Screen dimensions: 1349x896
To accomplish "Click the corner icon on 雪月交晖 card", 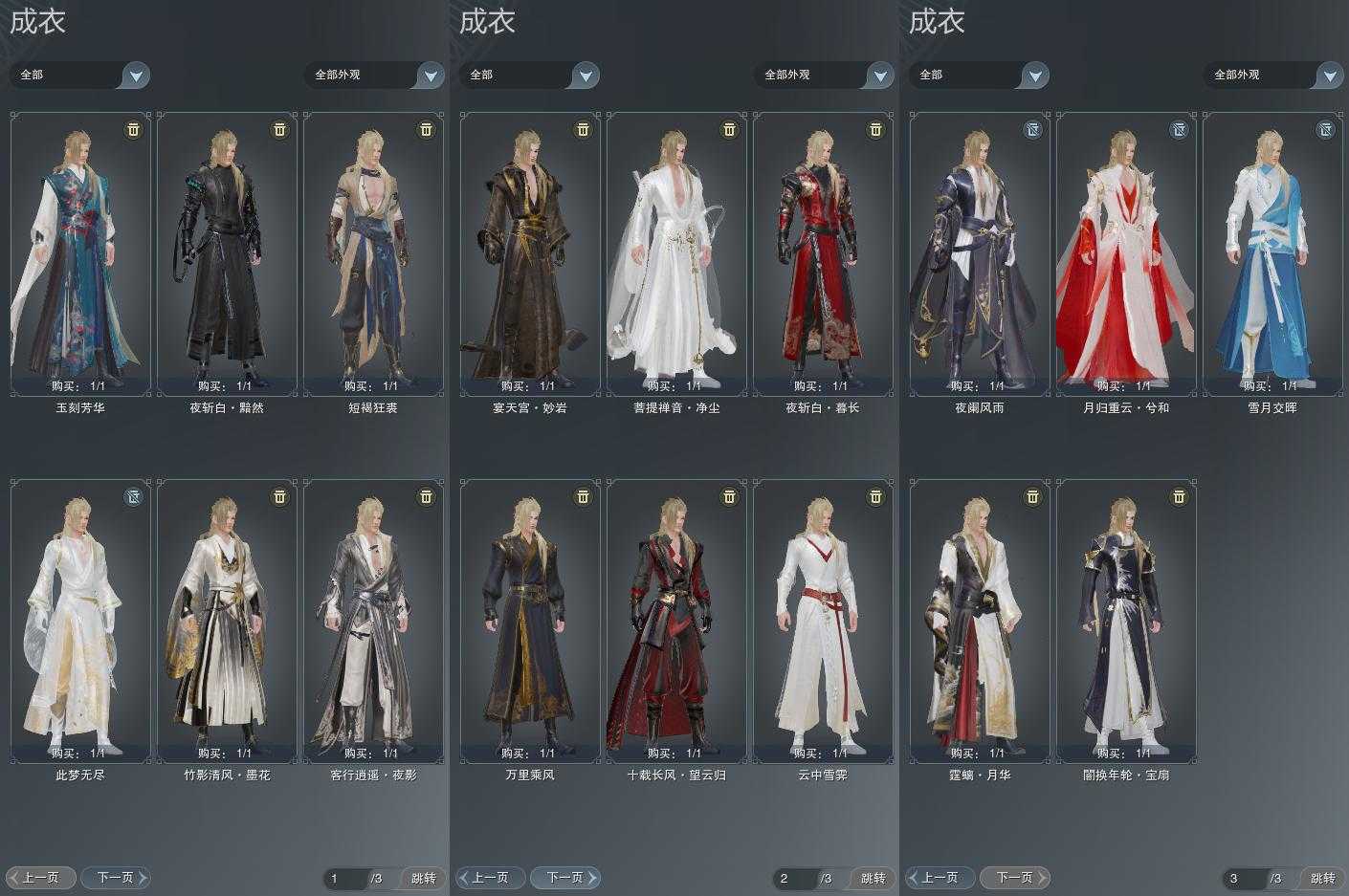I will click(x=1325, y=129).
